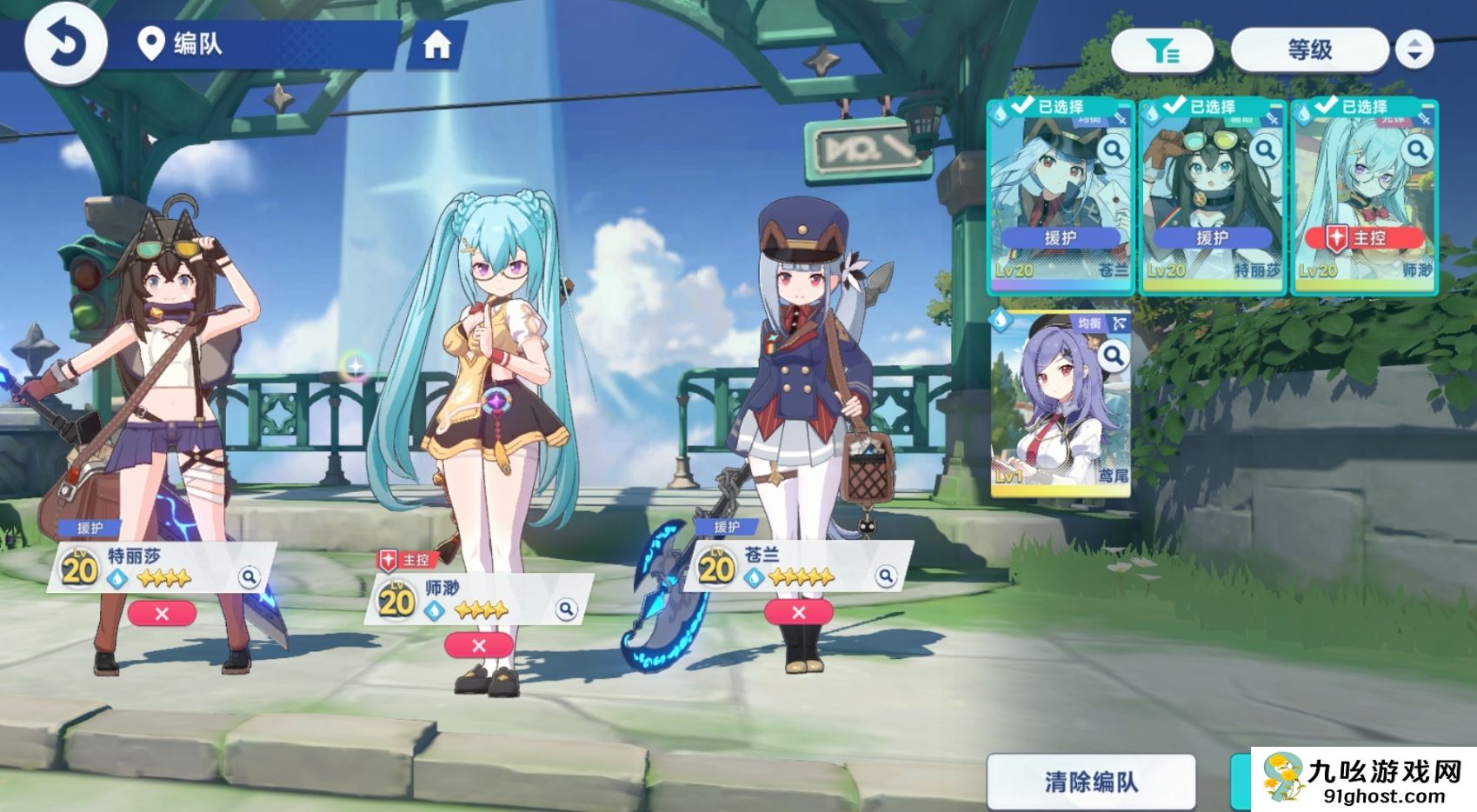Screen dimensions: 1477x812
Task: Click the 均衡 tag on 鸢尾's card
Action: [x=1089, y=322]
